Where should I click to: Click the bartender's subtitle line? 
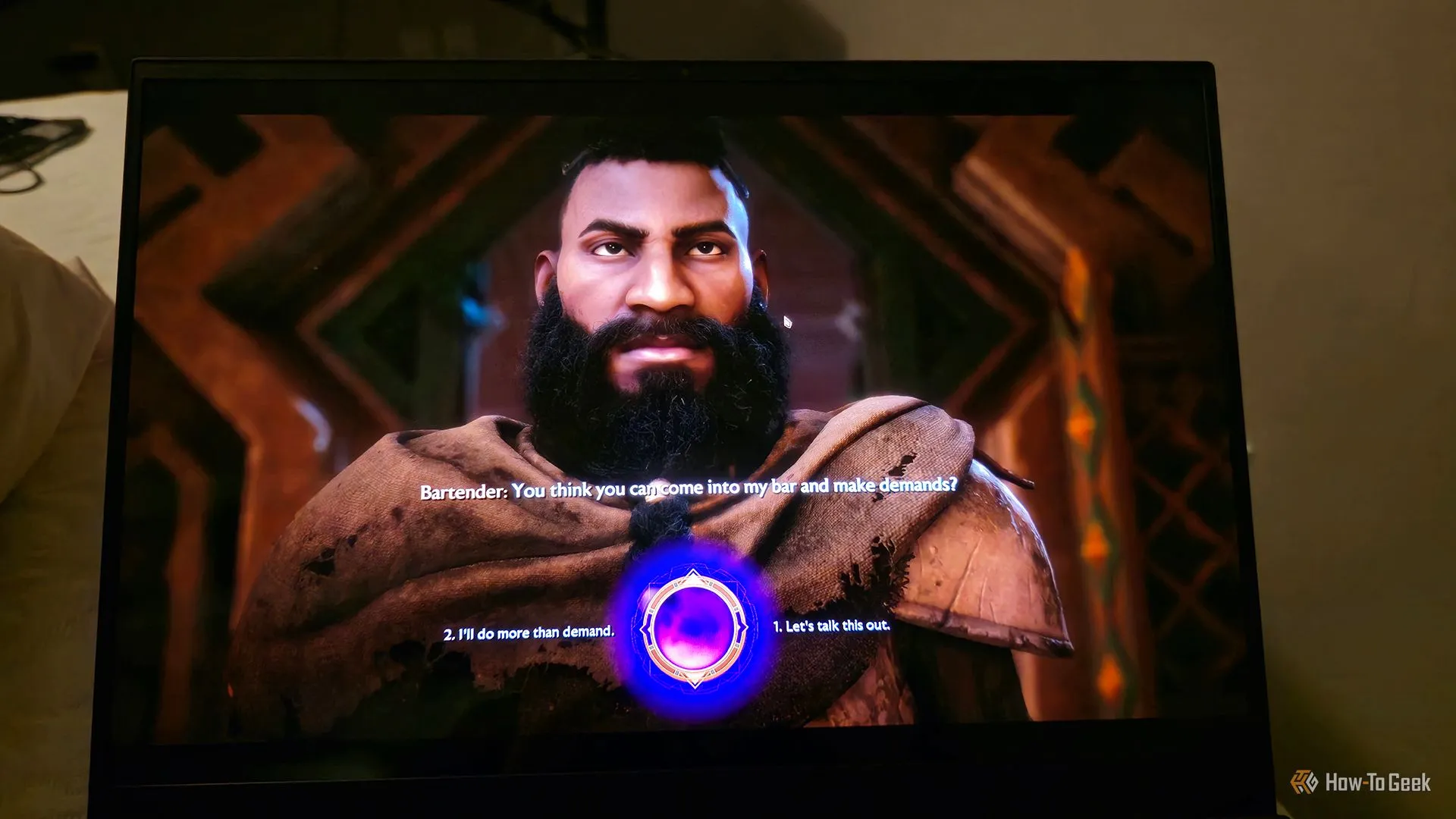[688, 491]
